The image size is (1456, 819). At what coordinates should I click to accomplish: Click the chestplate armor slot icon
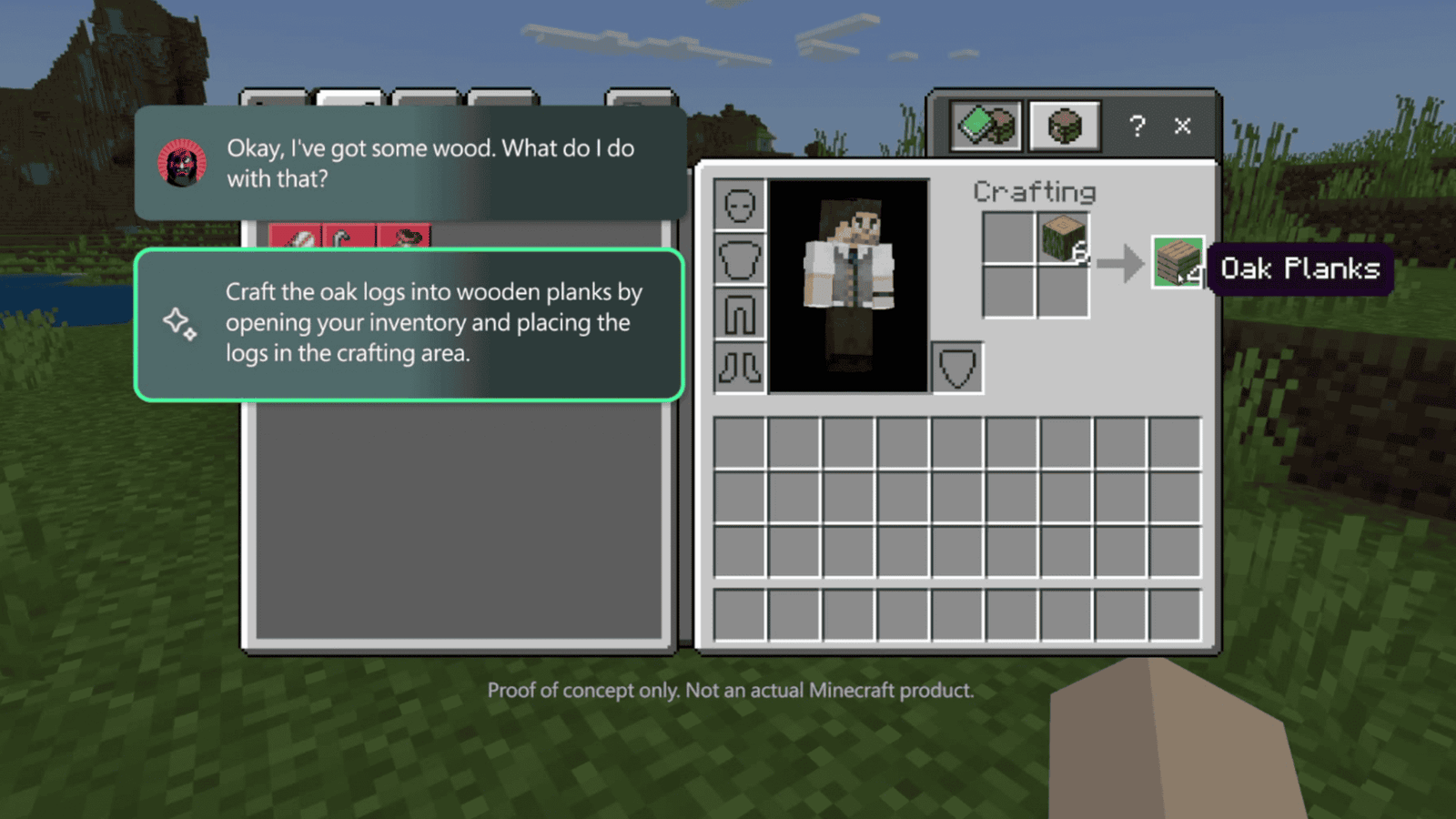(x=740, y=258)
